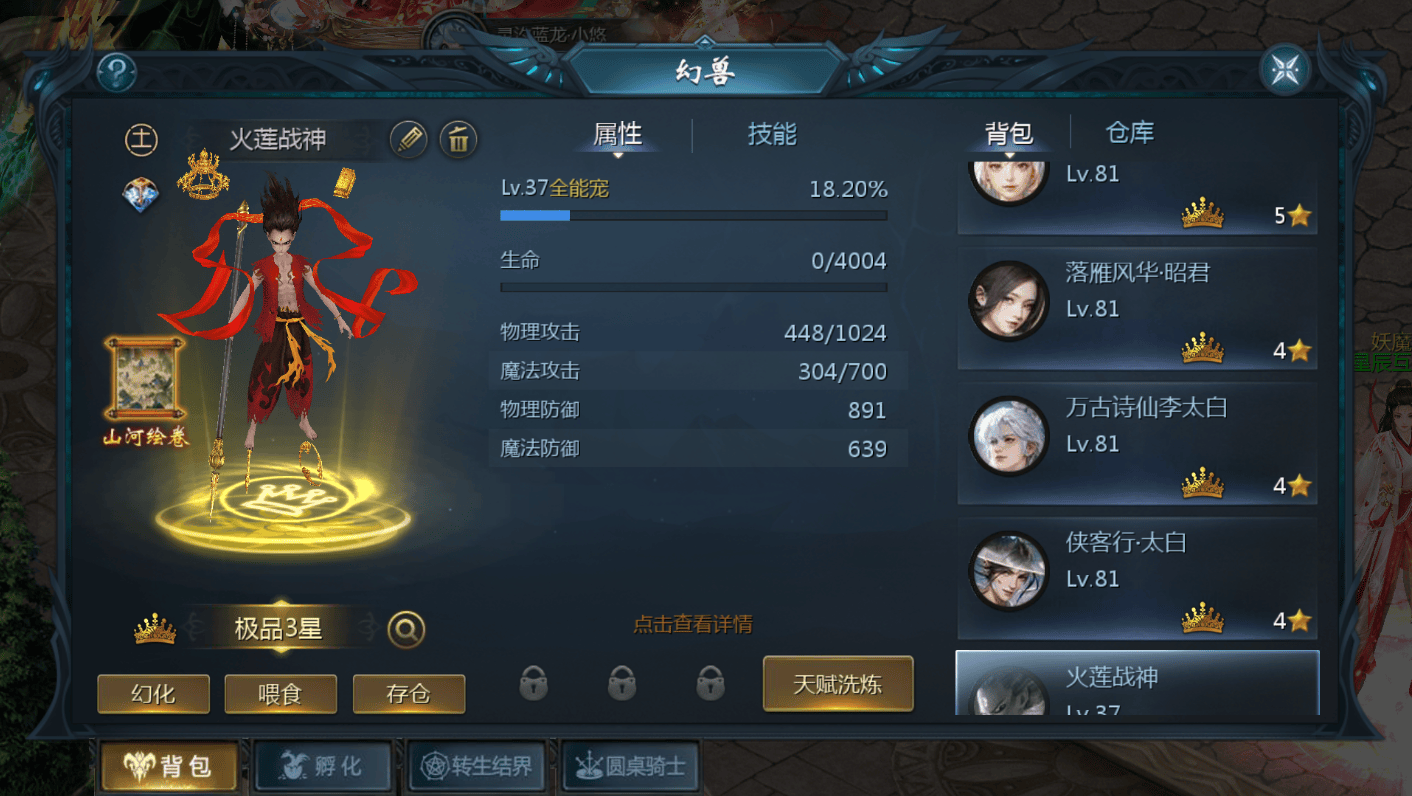Select the earth element badge beside the name
Image resolution: width=1412 pixels, height=796 pixels.
click(x=141, y=140)
